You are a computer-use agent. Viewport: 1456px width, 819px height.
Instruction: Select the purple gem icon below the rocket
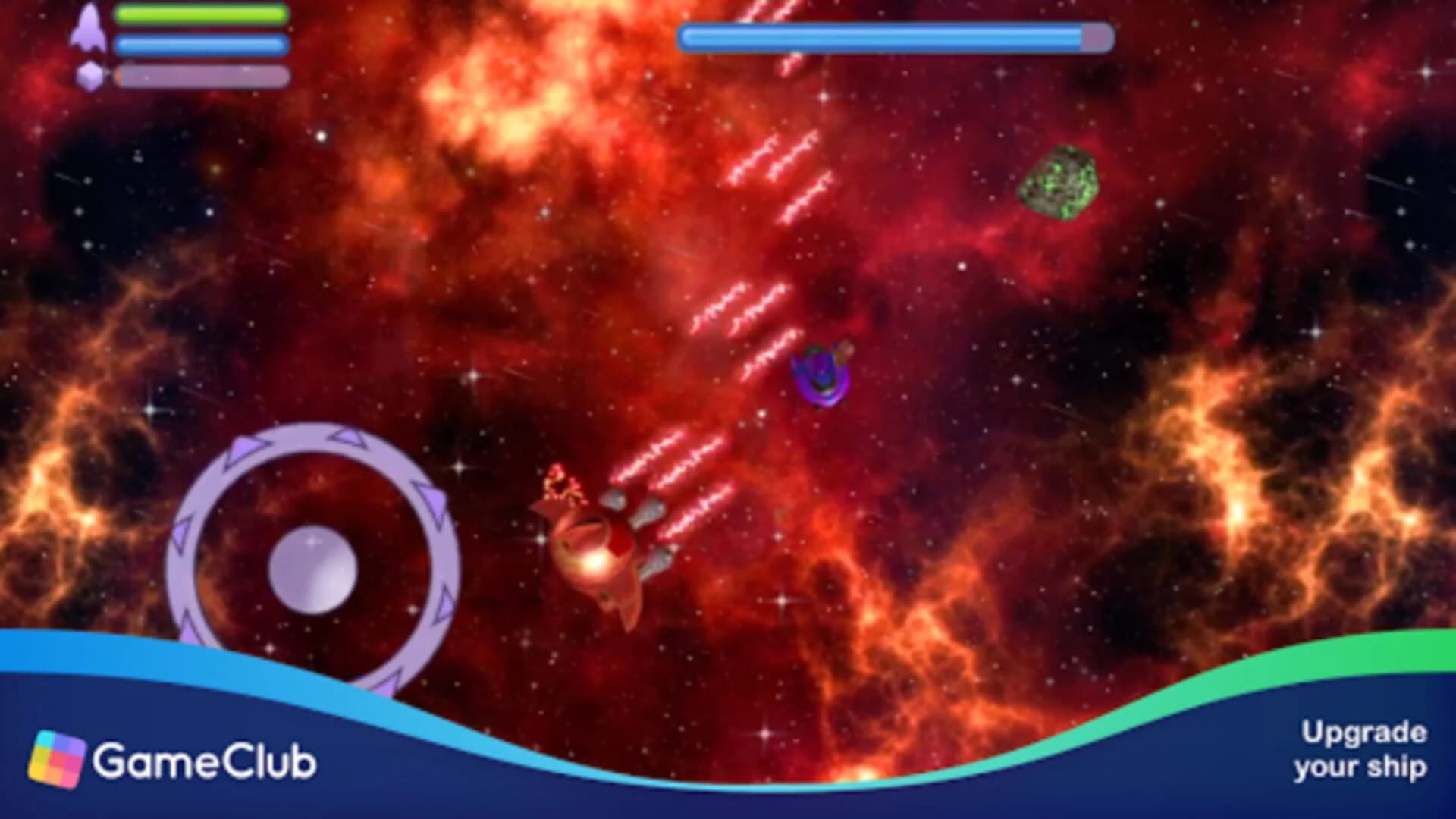pos(89,74)
